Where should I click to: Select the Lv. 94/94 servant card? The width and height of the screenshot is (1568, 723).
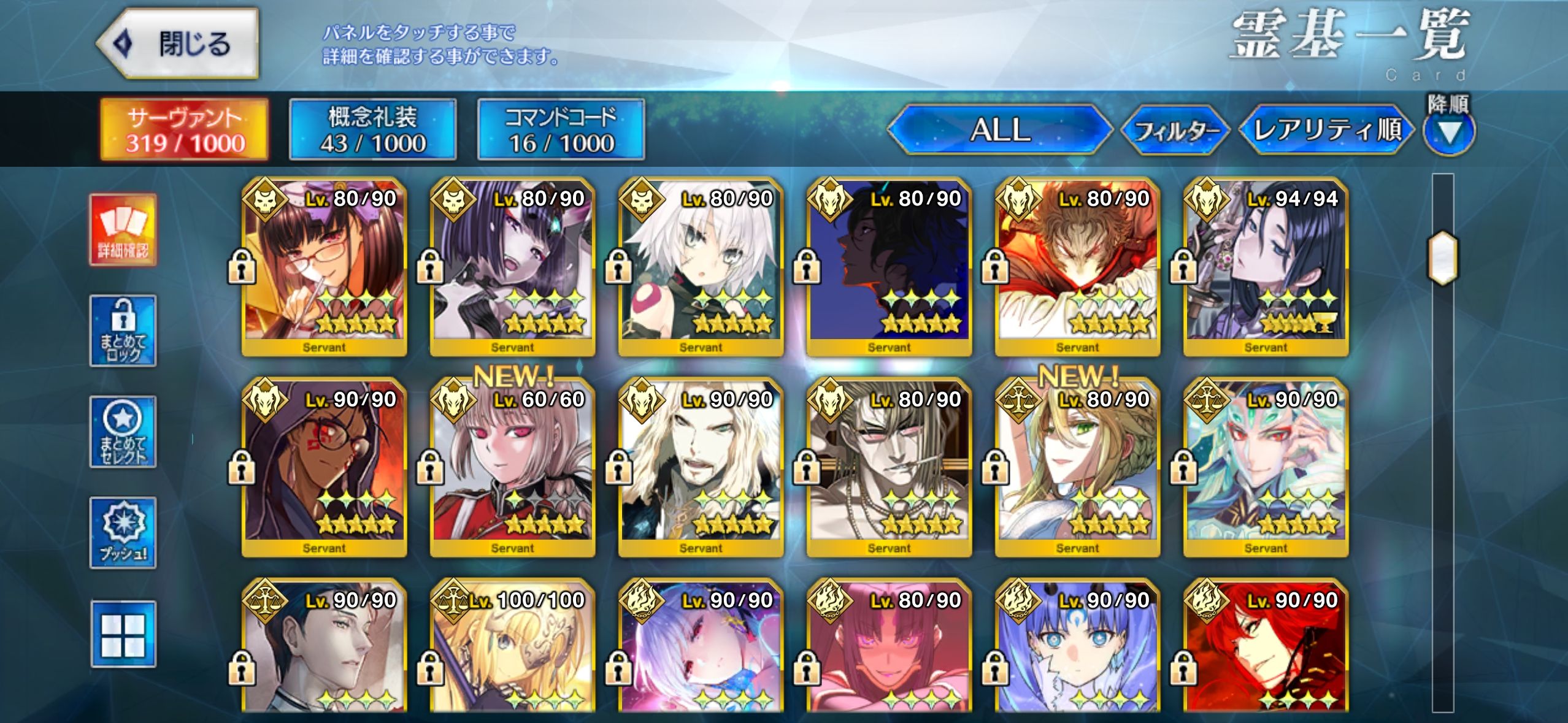(x=1266, y=267)
